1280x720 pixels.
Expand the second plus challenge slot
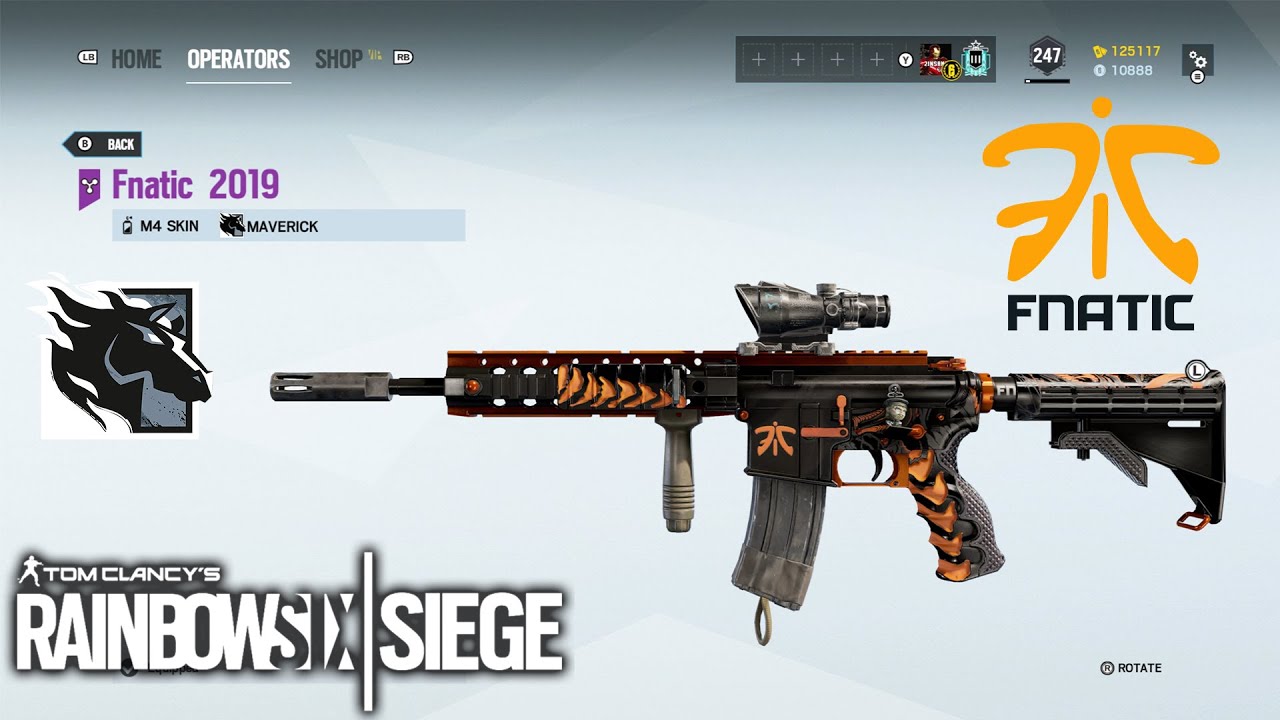(797, 59)
